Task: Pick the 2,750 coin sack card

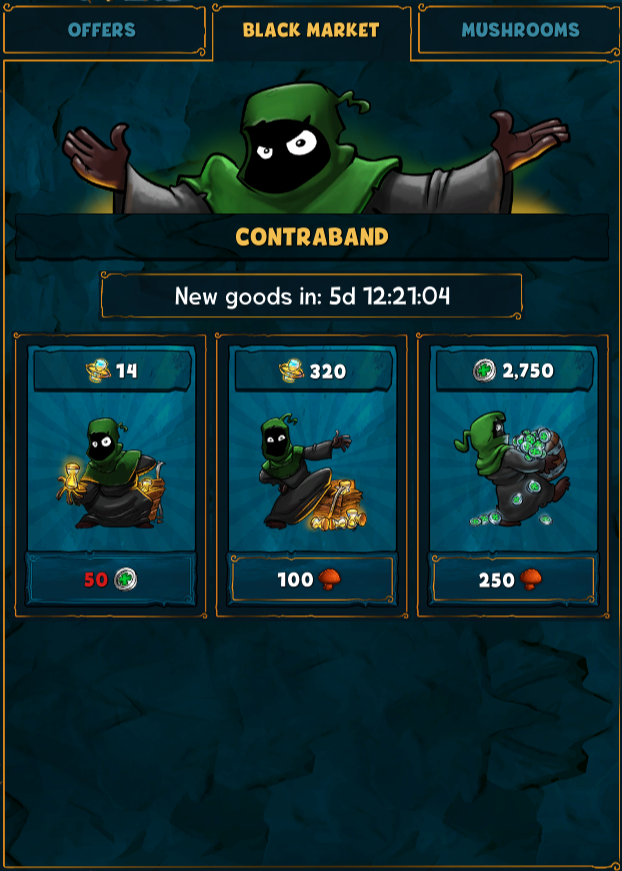Action: click(x=512, y=465)
